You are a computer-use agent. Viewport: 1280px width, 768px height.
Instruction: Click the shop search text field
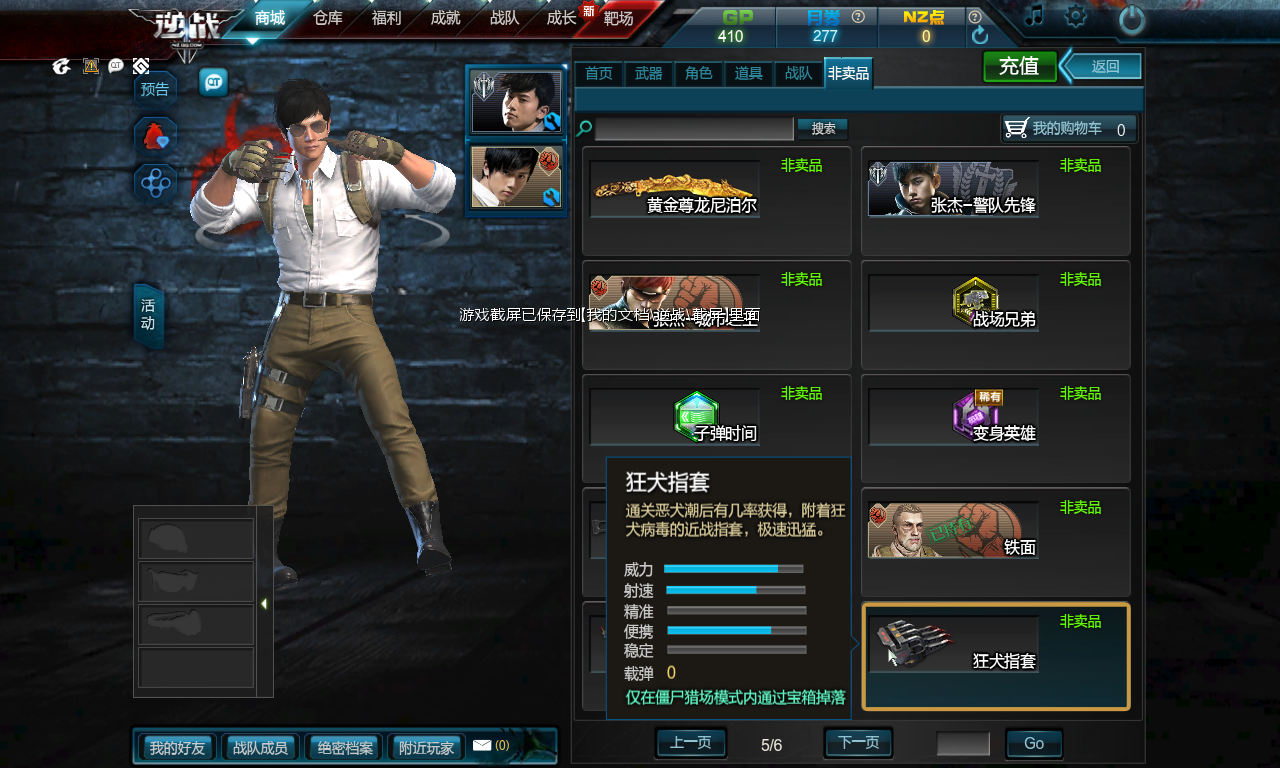point(694,129)
